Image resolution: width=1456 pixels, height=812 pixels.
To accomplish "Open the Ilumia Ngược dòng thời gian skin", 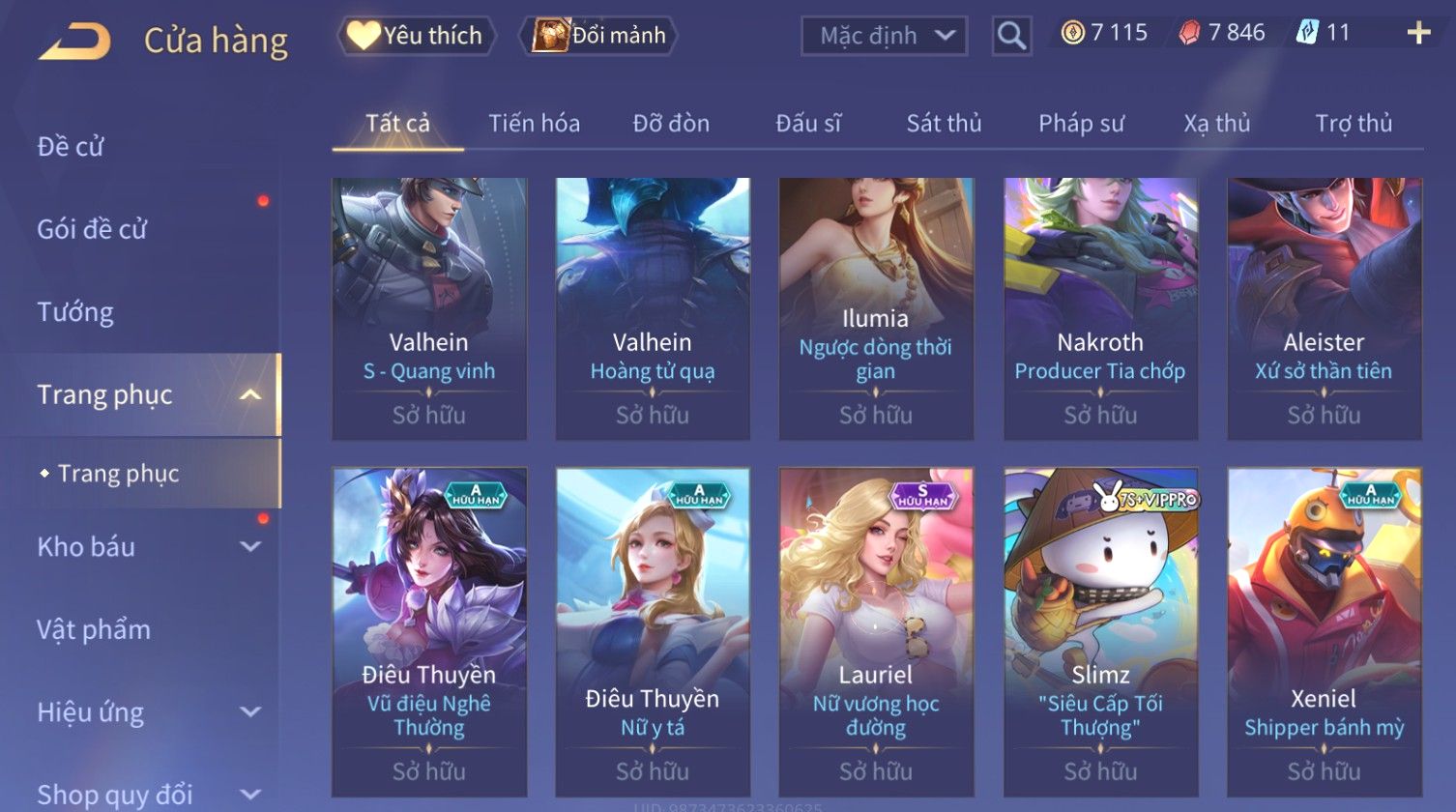I will 876,308.
